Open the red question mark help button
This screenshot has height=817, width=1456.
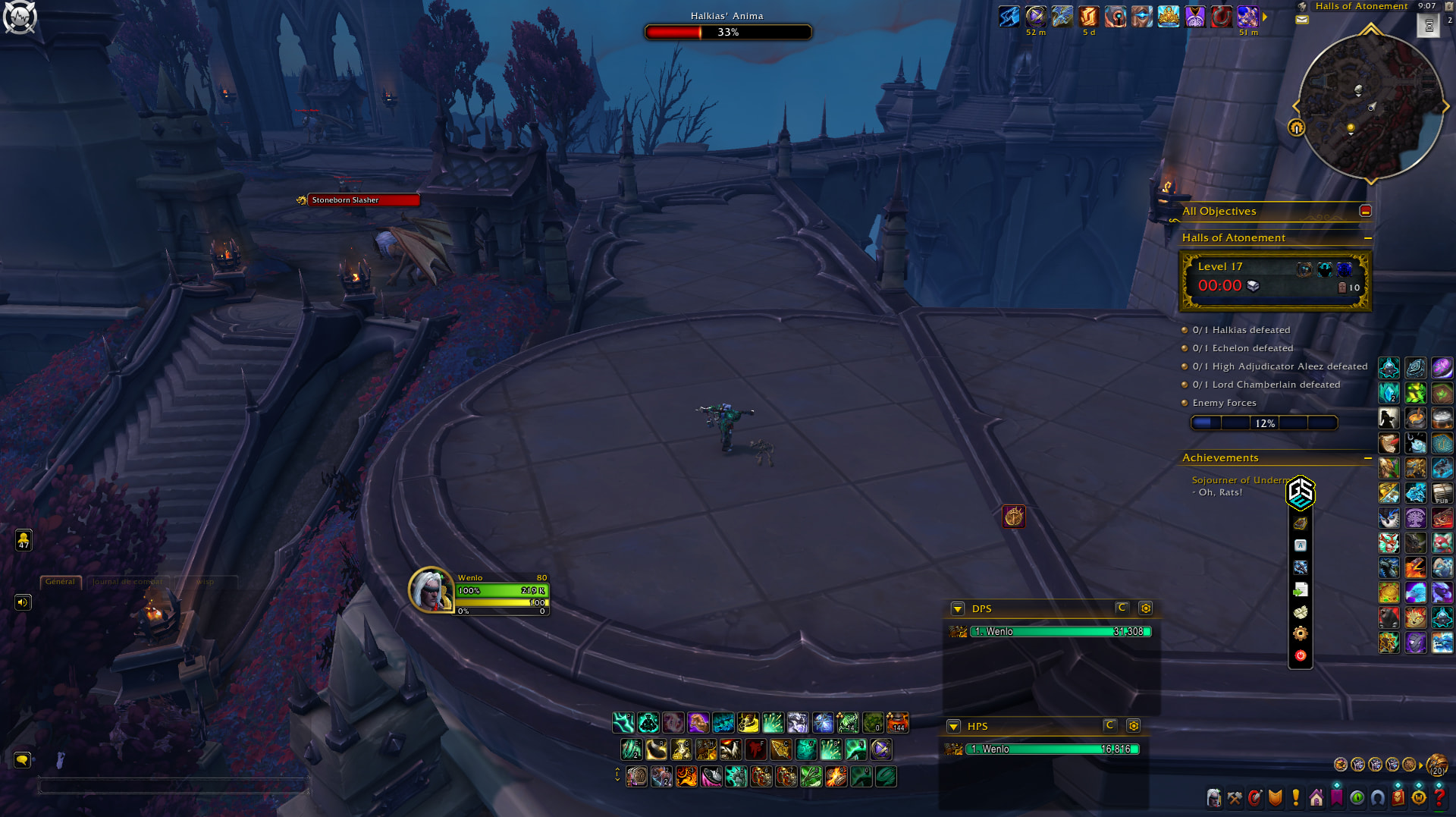(1439, 797)
